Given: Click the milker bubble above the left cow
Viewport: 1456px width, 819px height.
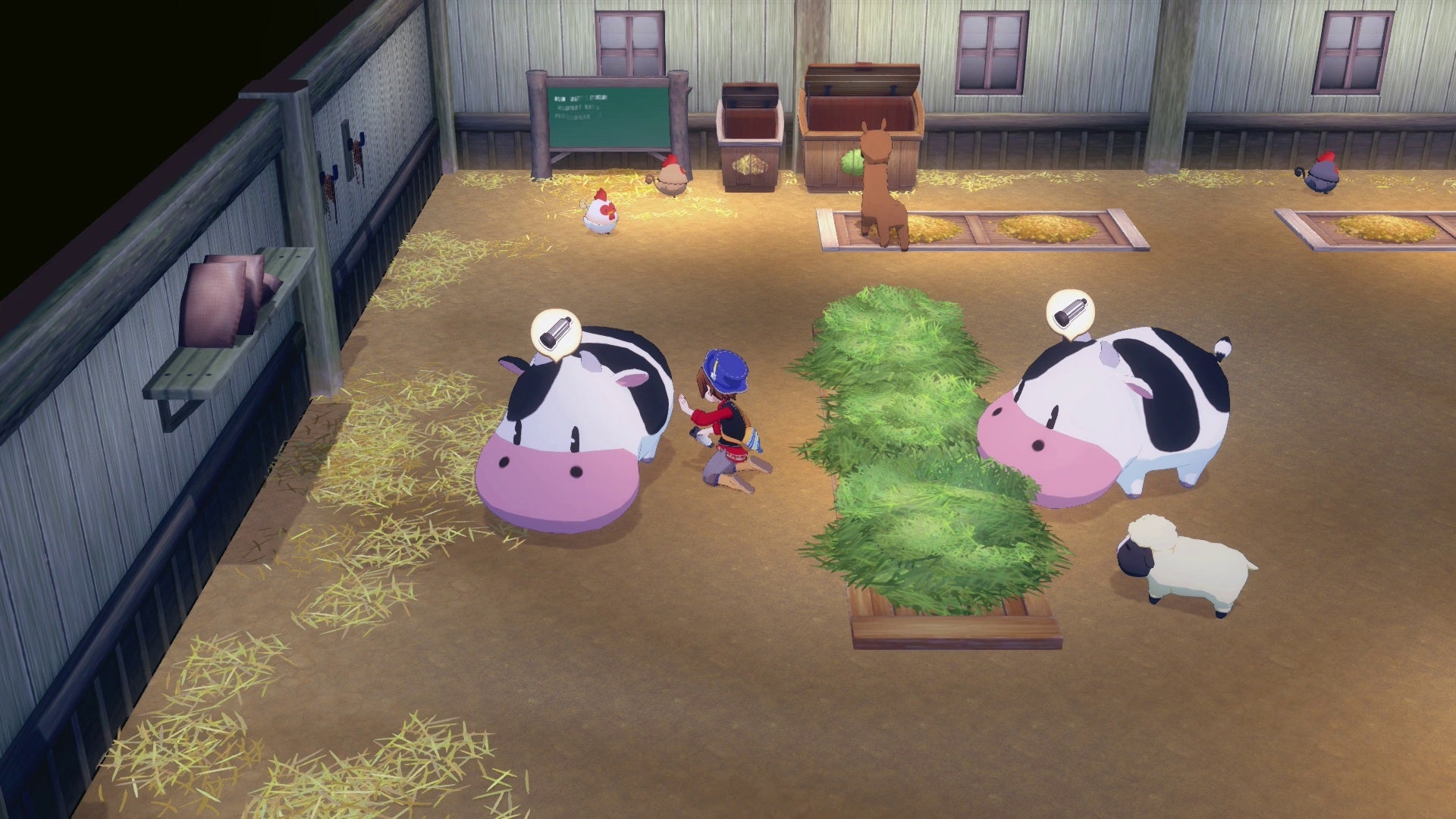Looking at the screenshot, I should click(555, 331).
